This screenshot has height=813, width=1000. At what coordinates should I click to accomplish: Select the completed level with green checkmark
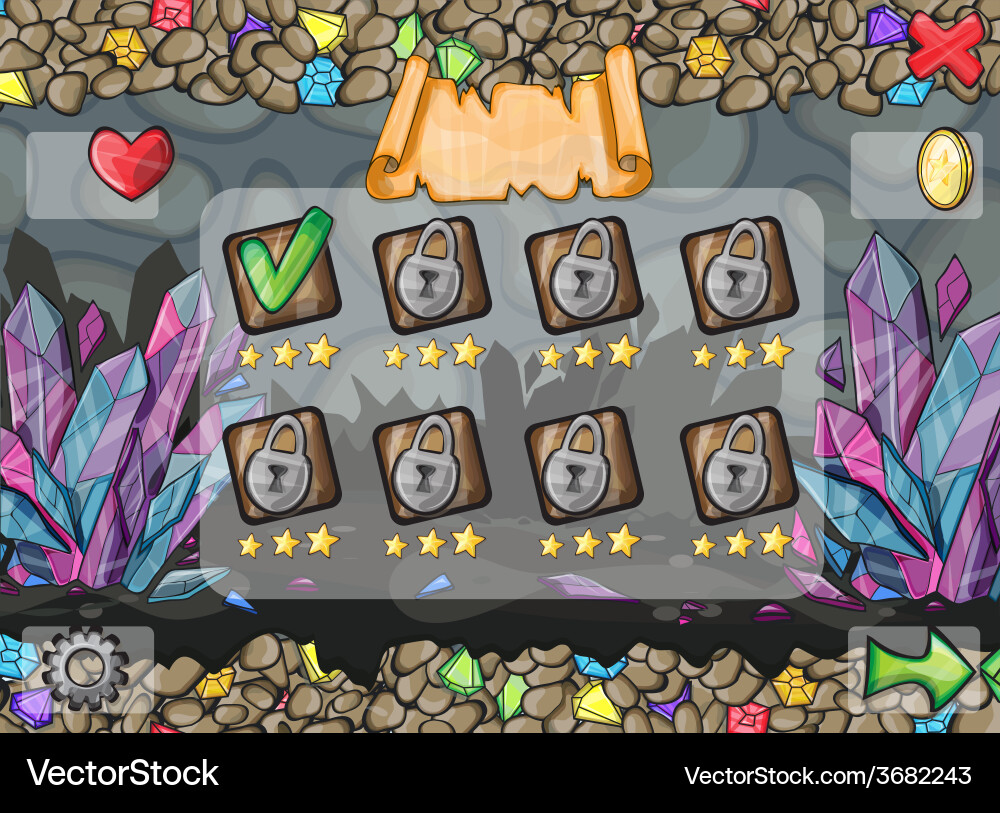coord(281,271)
